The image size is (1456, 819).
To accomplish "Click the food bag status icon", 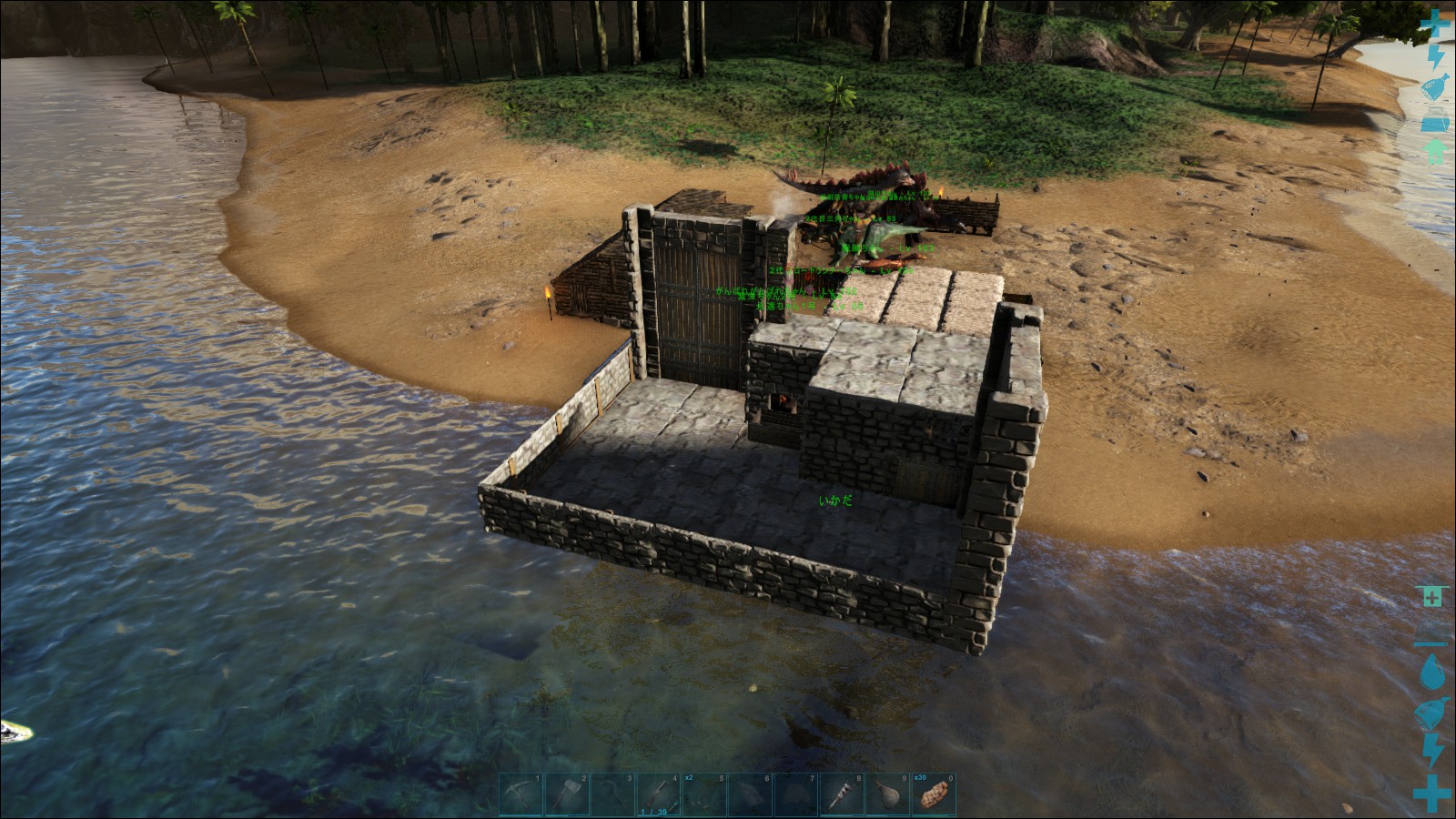I will pyautogui.click(x=1435, y=86).
